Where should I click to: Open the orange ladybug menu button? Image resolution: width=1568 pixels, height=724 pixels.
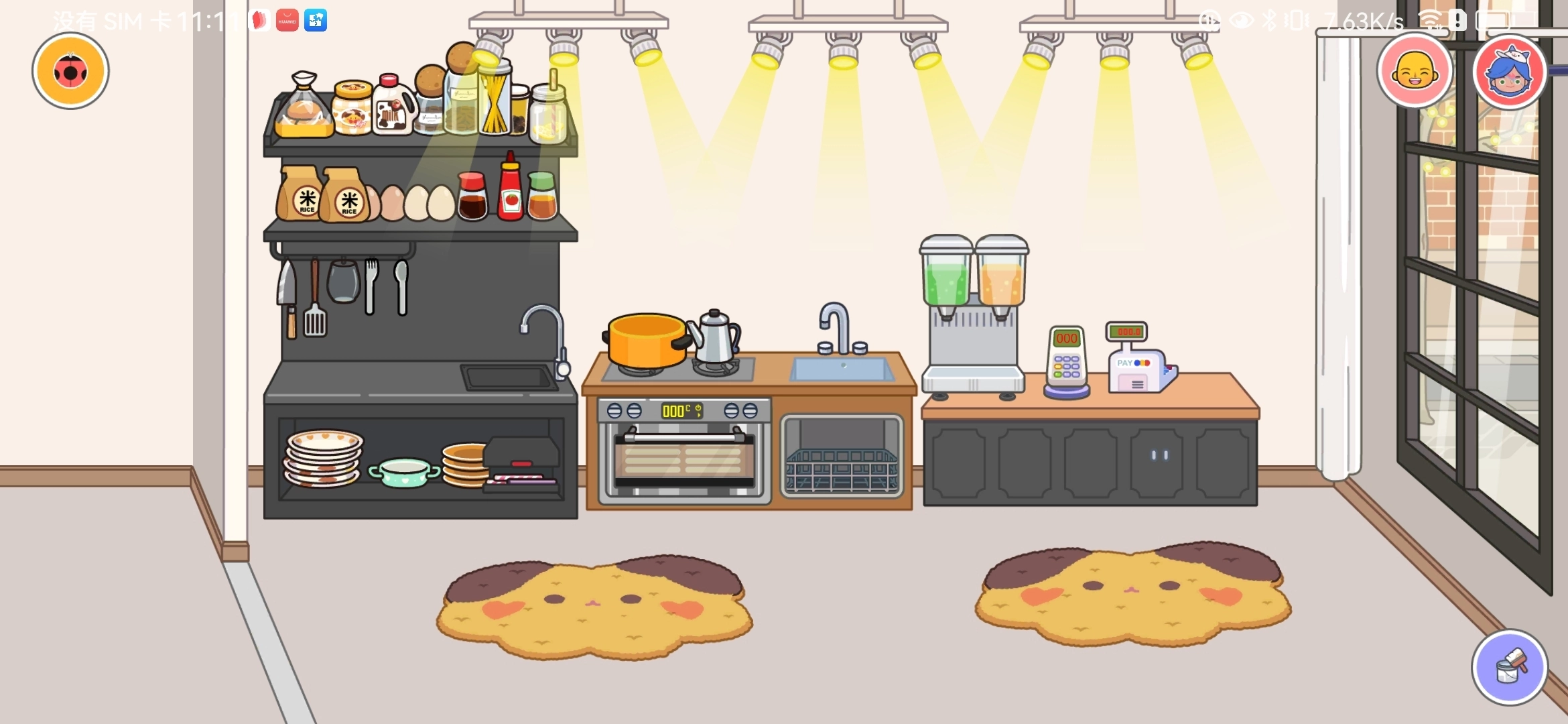(x=70, y=71)
